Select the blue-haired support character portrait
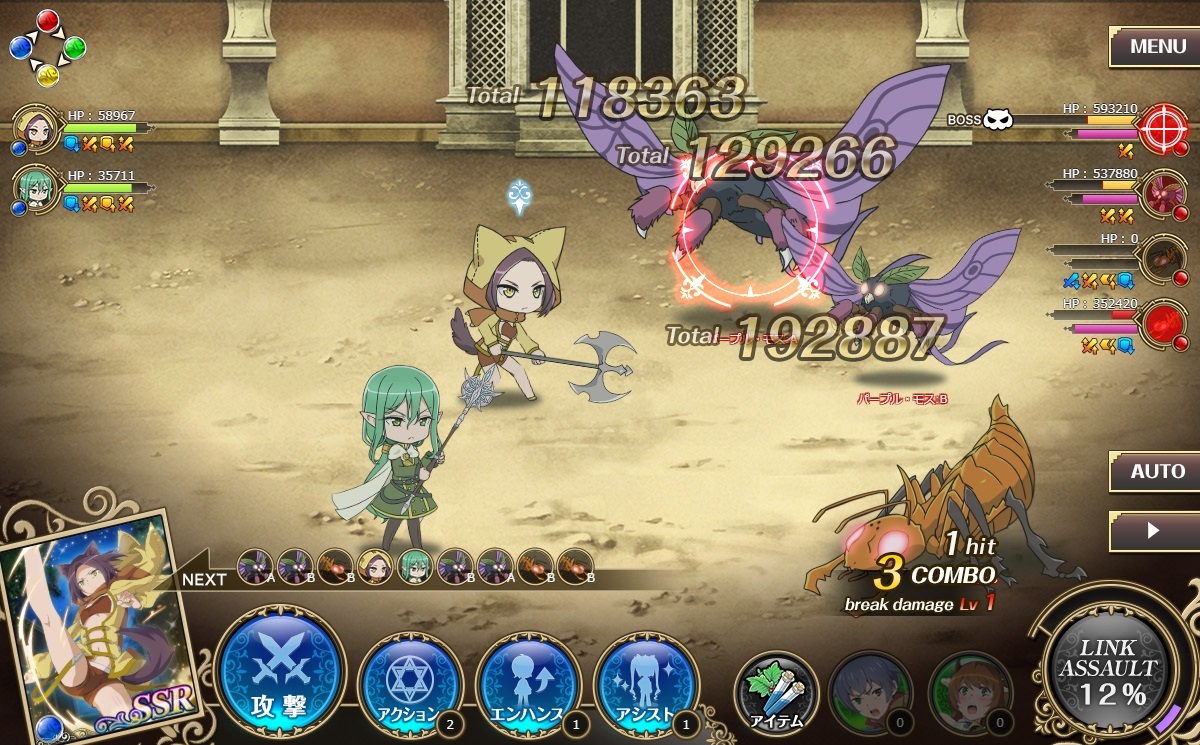Viewport: 1200px width, 745px height. tap(868, 692)
